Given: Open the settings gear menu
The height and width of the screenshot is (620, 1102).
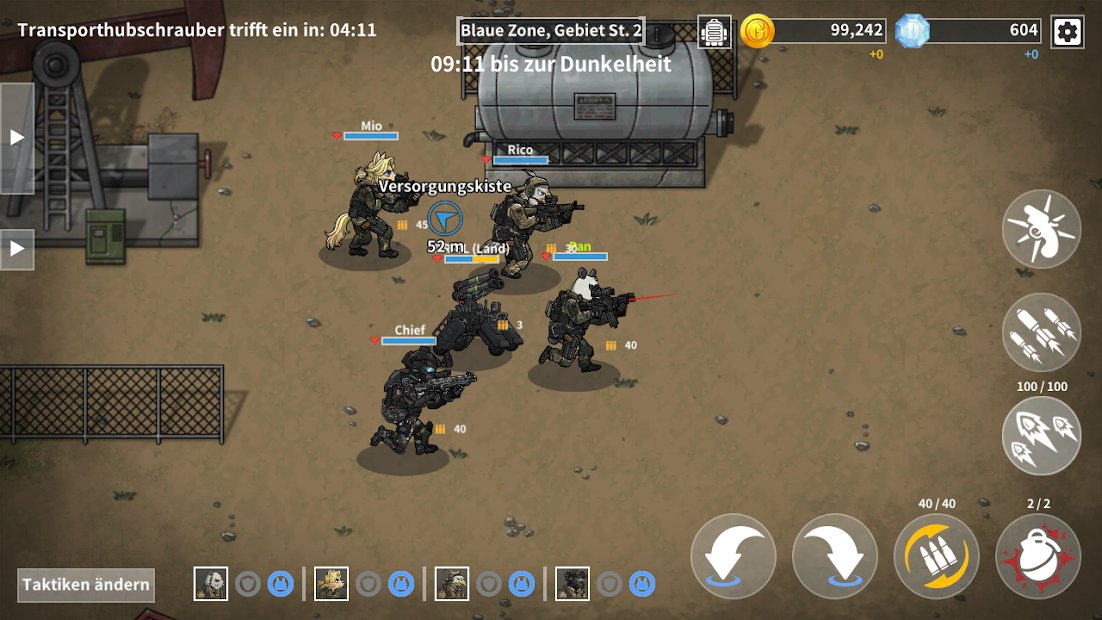Looking at the screenshot, I should pyautogui.click(x=1067, y=32).
